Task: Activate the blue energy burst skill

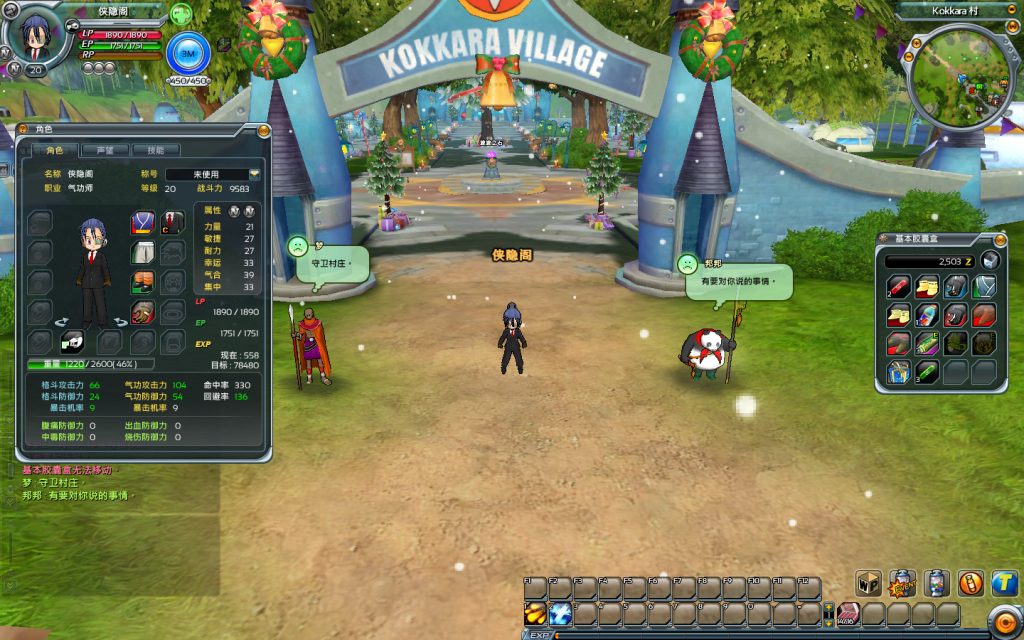Action: (x=560, y=613)
